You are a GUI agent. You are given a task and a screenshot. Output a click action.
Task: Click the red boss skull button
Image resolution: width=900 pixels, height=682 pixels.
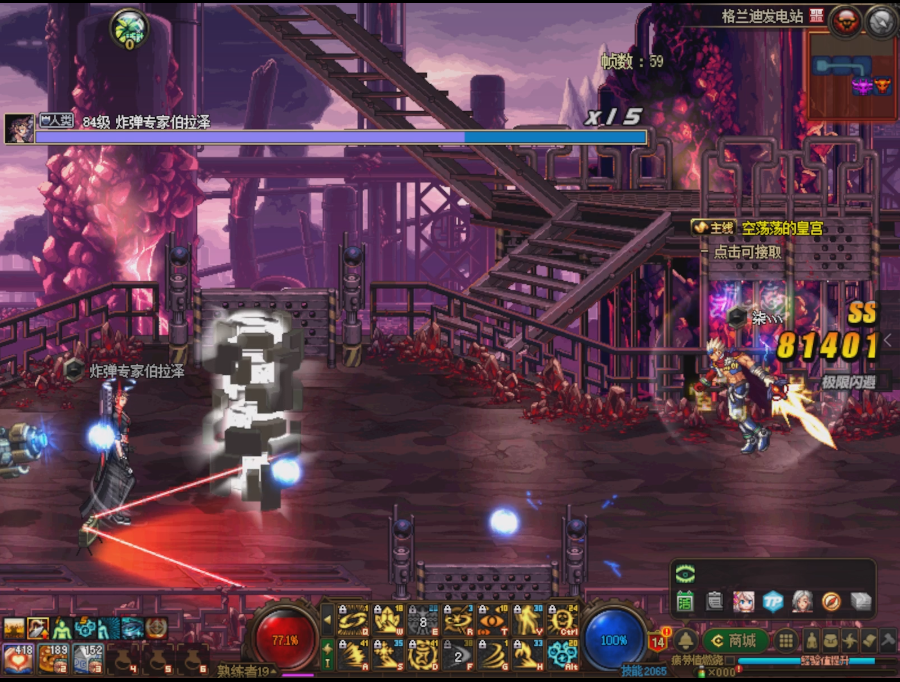846,19
